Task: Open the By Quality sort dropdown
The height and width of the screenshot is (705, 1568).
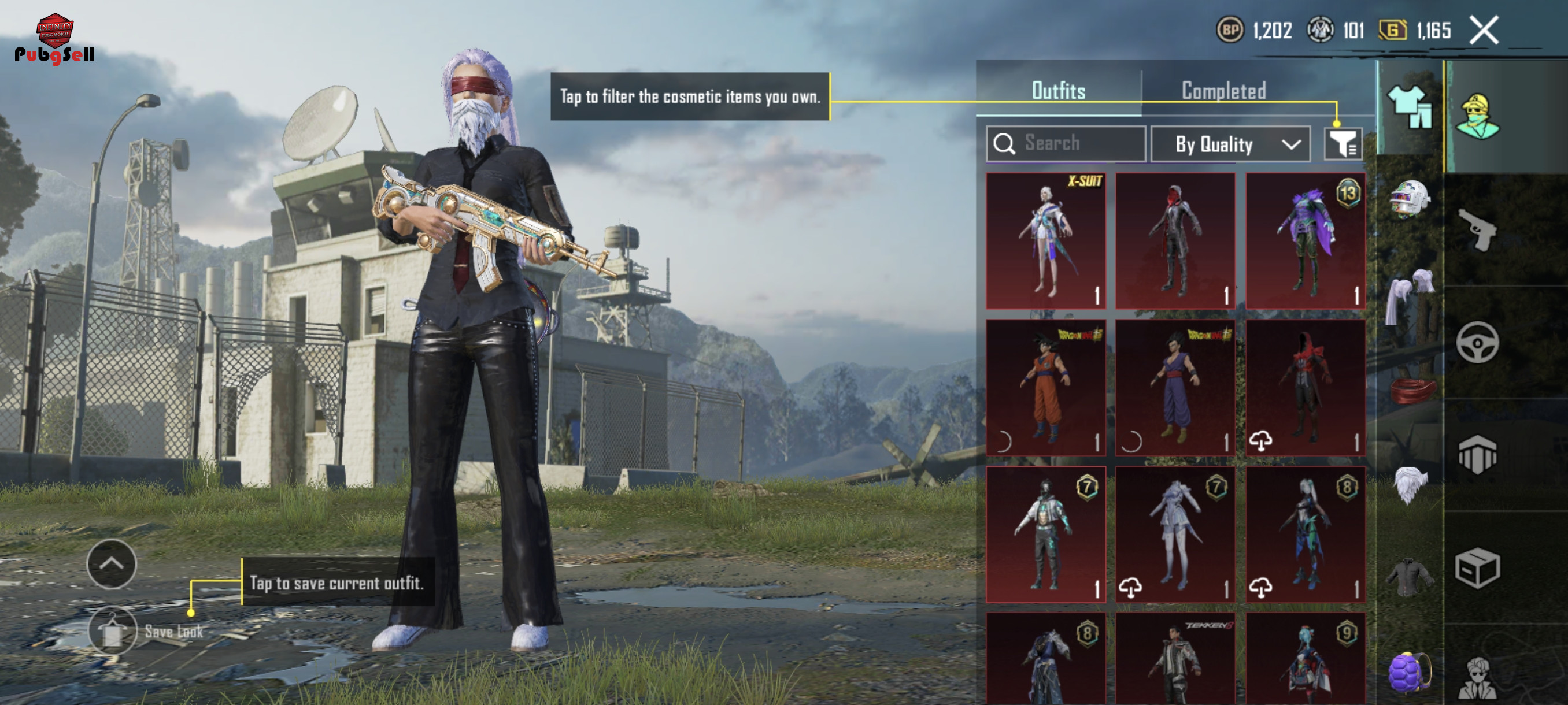Action: tap(1230, 144)
